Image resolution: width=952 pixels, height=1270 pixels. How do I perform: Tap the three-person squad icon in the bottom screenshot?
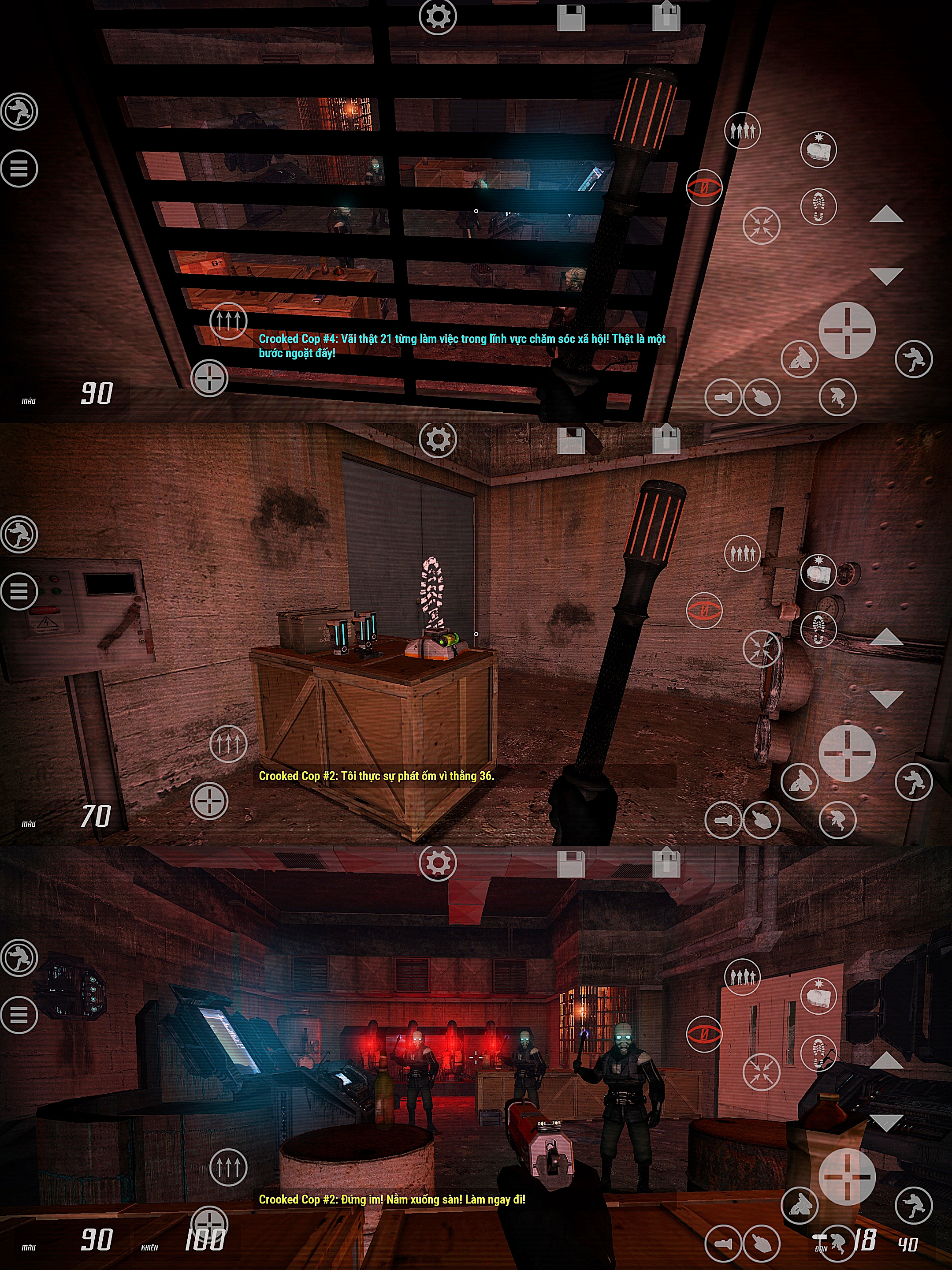(x=742, y=976)
